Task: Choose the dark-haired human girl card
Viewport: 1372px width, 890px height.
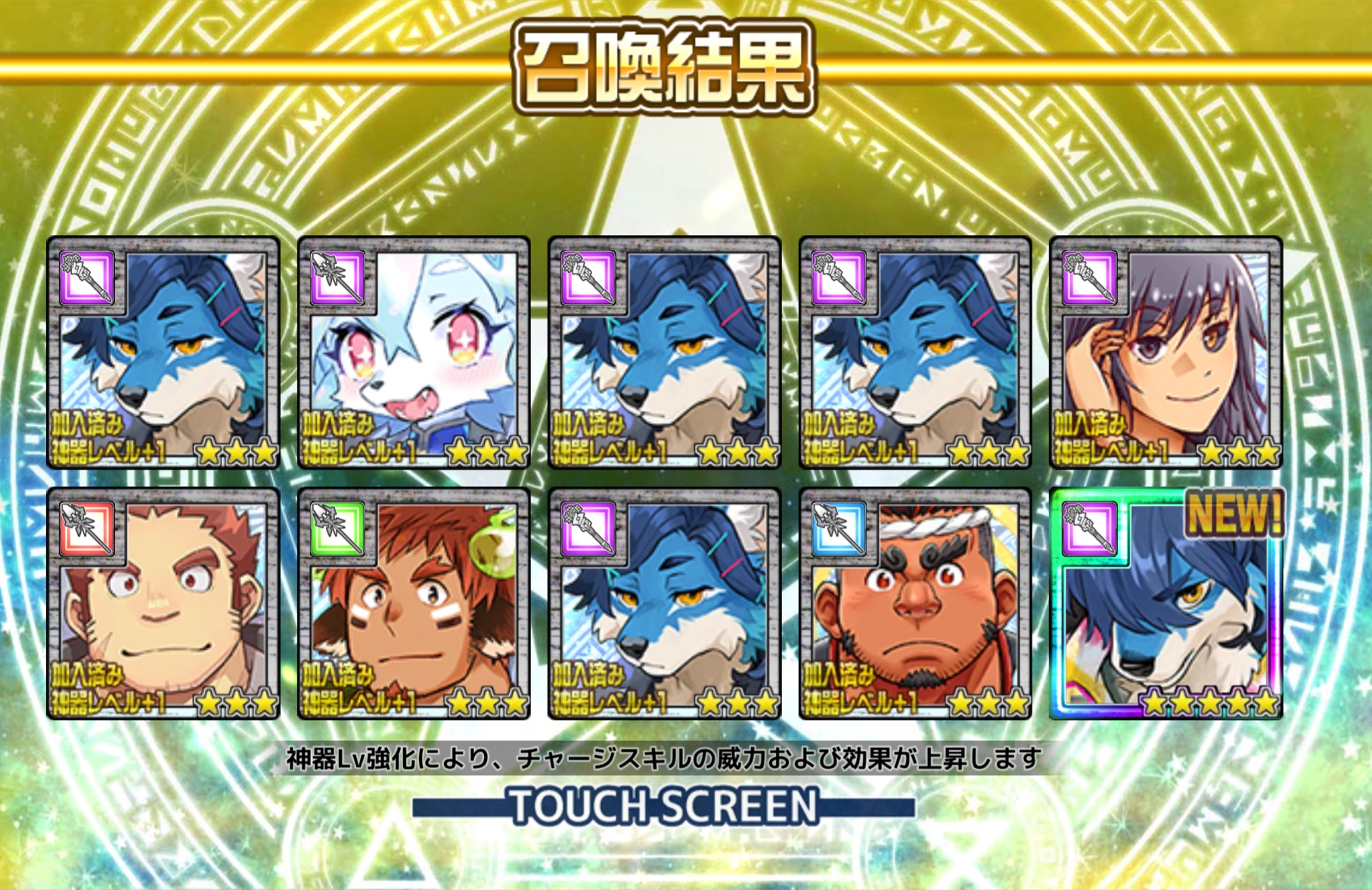Action: tap(1166, 352)
